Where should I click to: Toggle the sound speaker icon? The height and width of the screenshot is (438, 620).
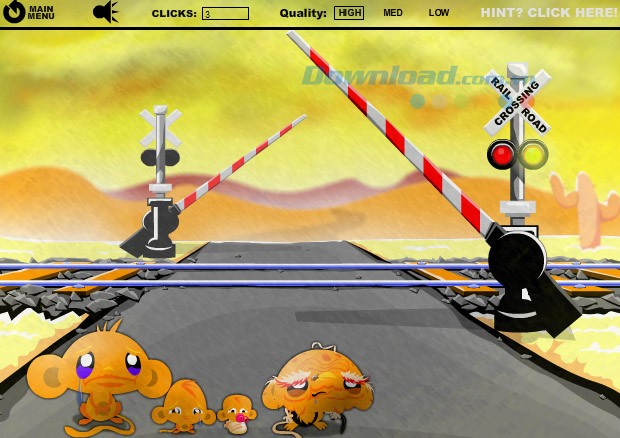(x=105, y=13)
